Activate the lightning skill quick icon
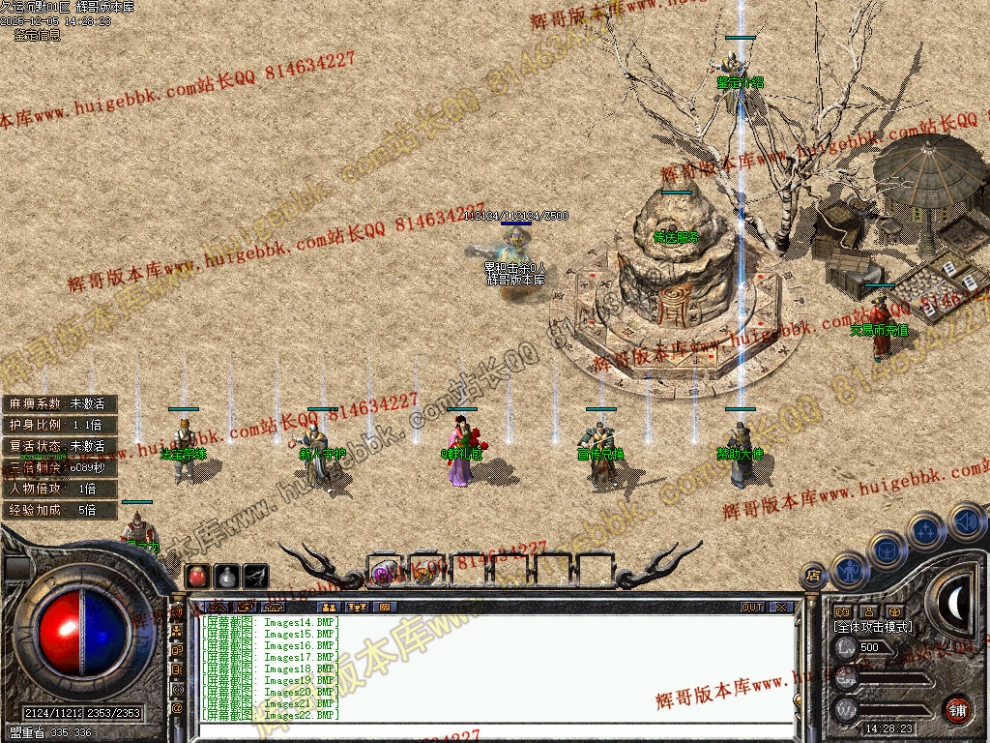The height and width of the screenshot is (743, 990). (256, 576)
